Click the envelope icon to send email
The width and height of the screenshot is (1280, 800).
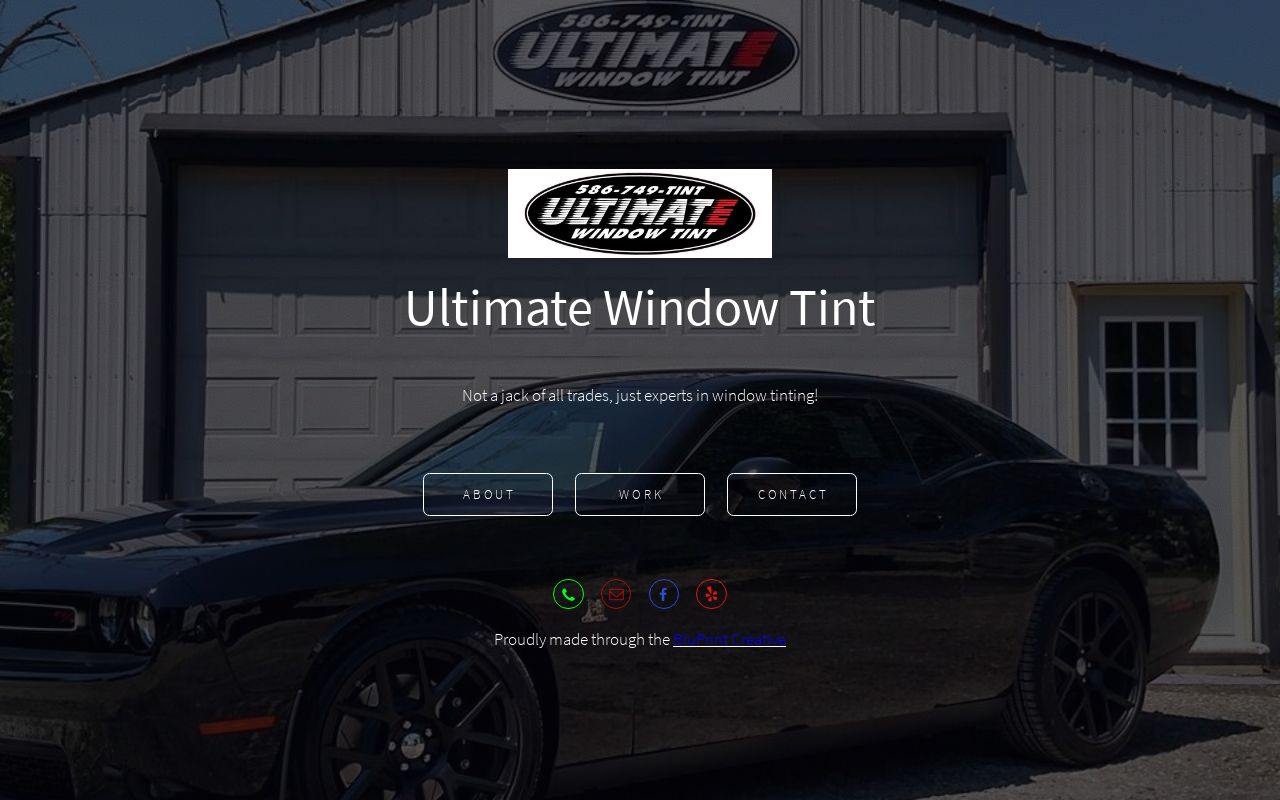616,593
